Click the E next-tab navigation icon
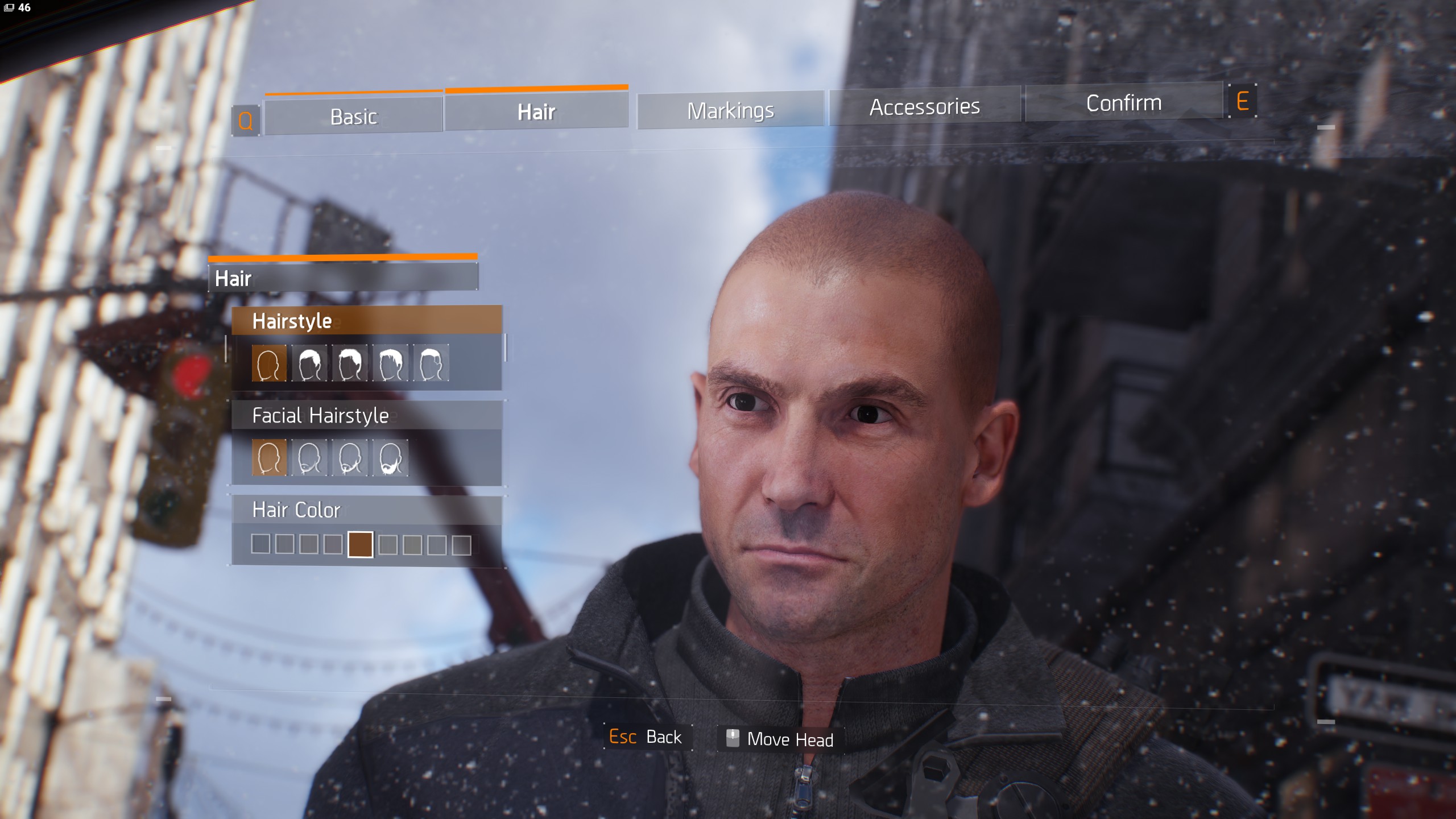Screen dimensions: 1456x819 [1243, 102]
